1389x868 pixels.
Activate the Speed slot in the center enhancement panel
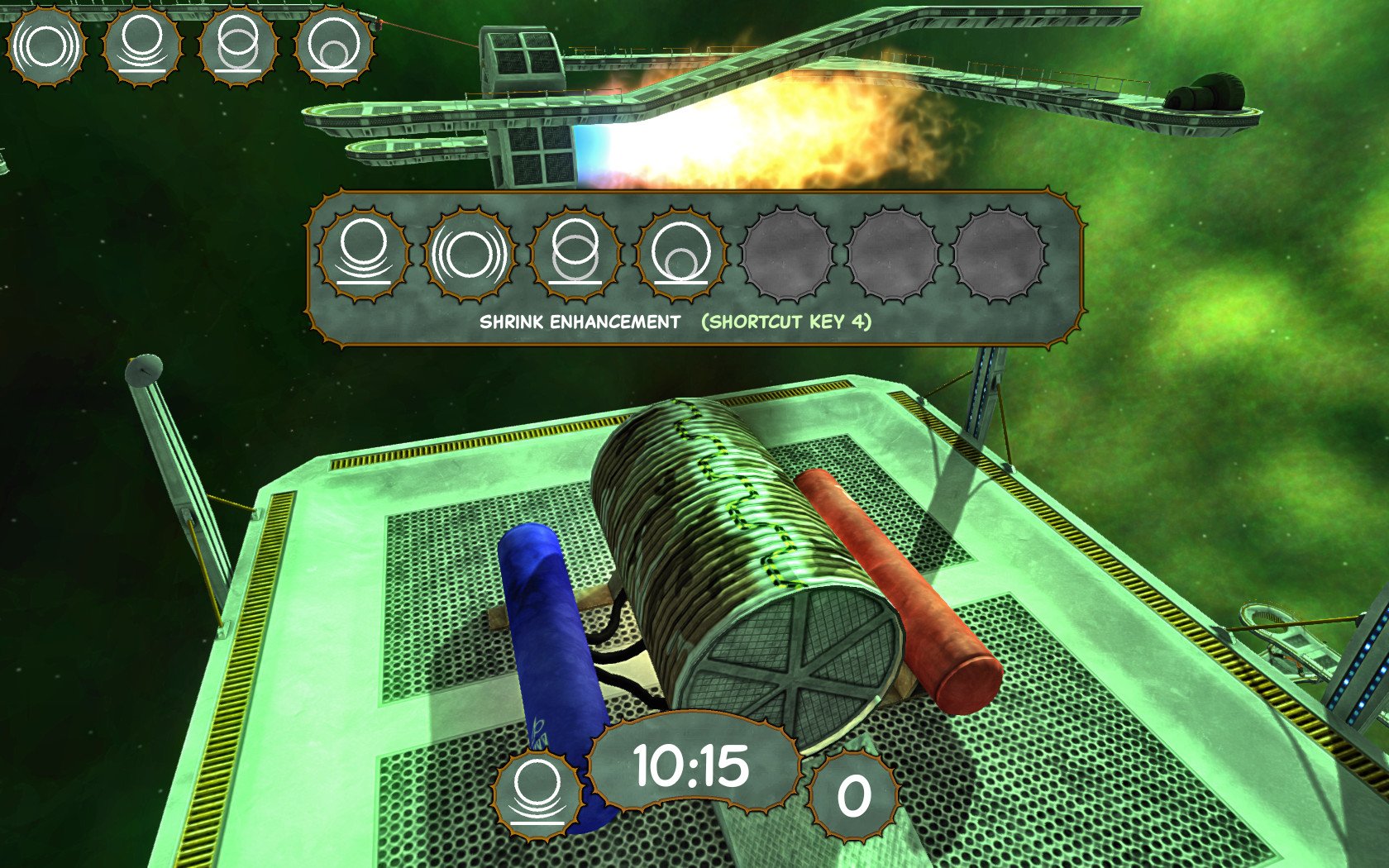pyautogui.click(x=468, y=252)
